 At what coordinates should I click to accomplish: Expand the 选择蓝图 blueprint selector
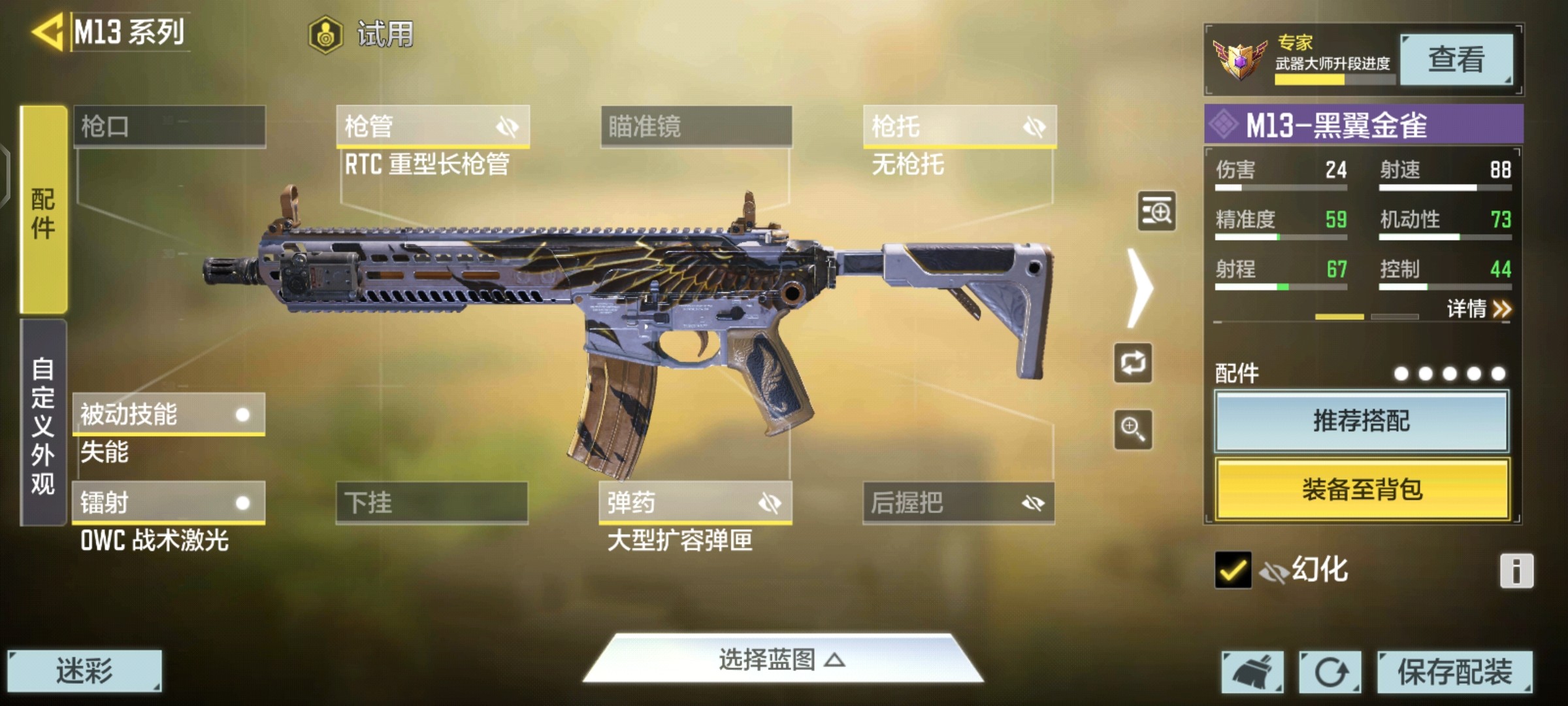pos(782,660)
